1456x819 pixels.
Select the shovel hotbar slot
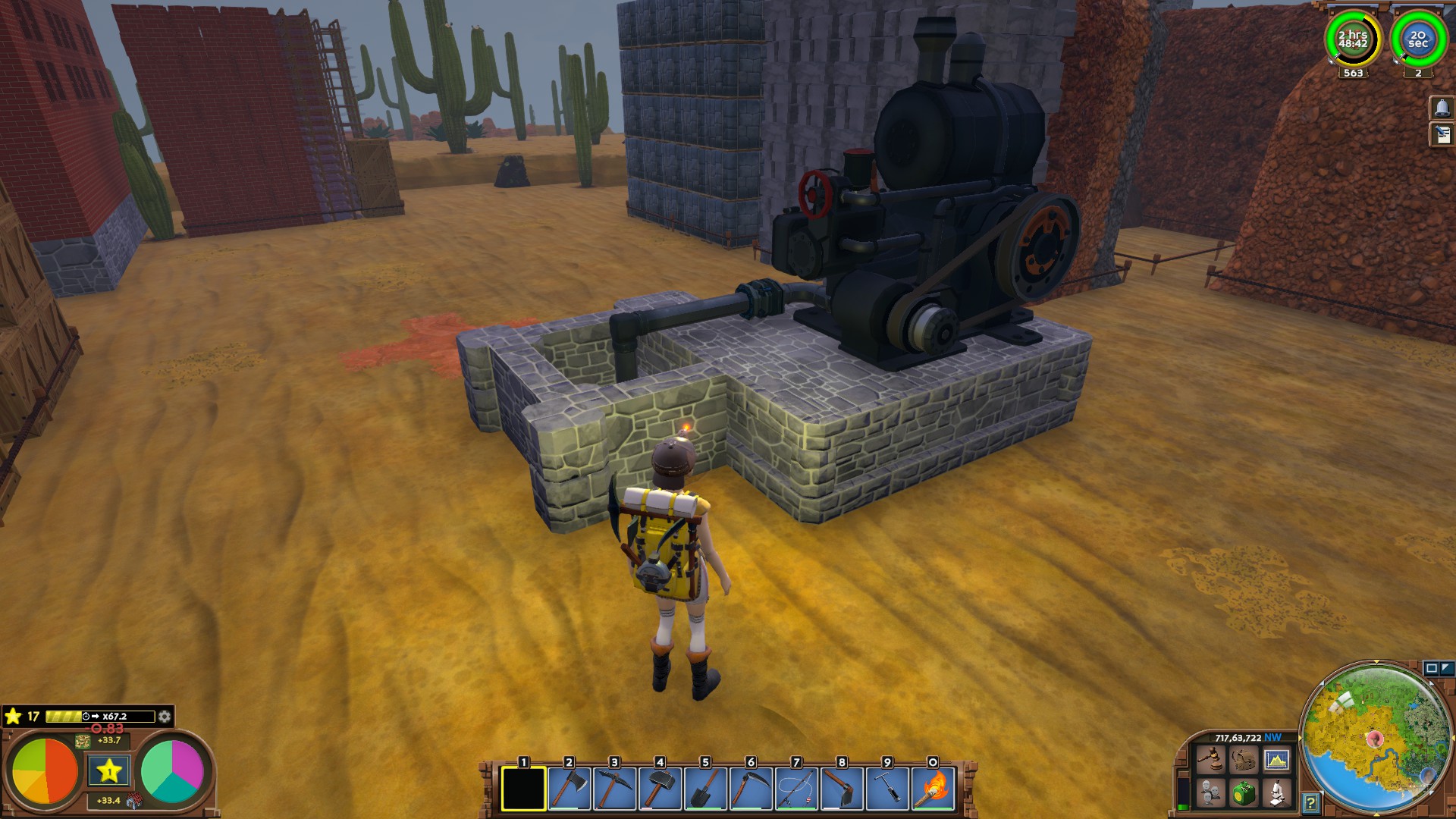click(705, 789)
